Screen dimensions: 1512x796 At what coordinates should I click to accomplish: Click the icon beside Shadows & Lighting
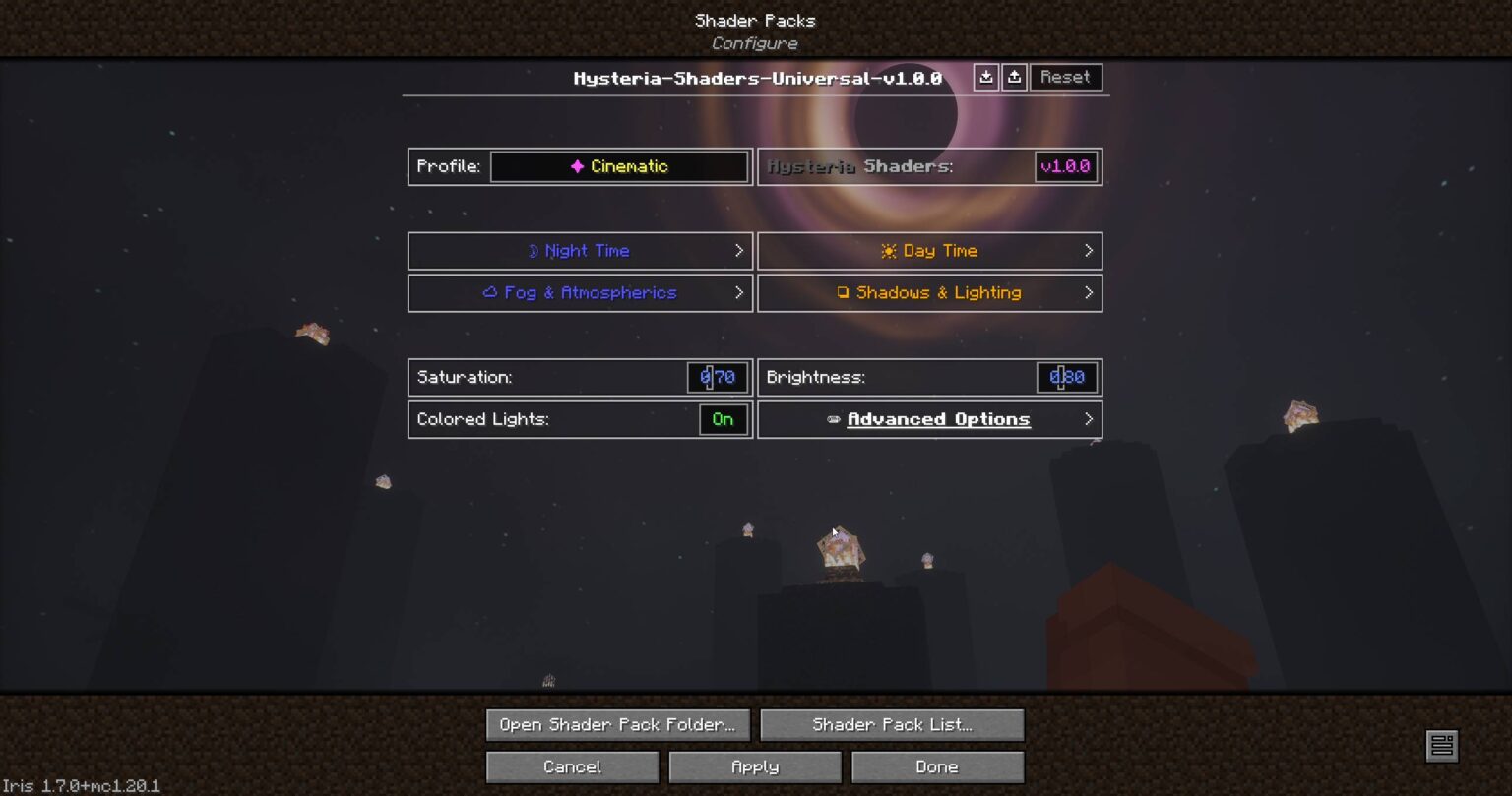842,293
